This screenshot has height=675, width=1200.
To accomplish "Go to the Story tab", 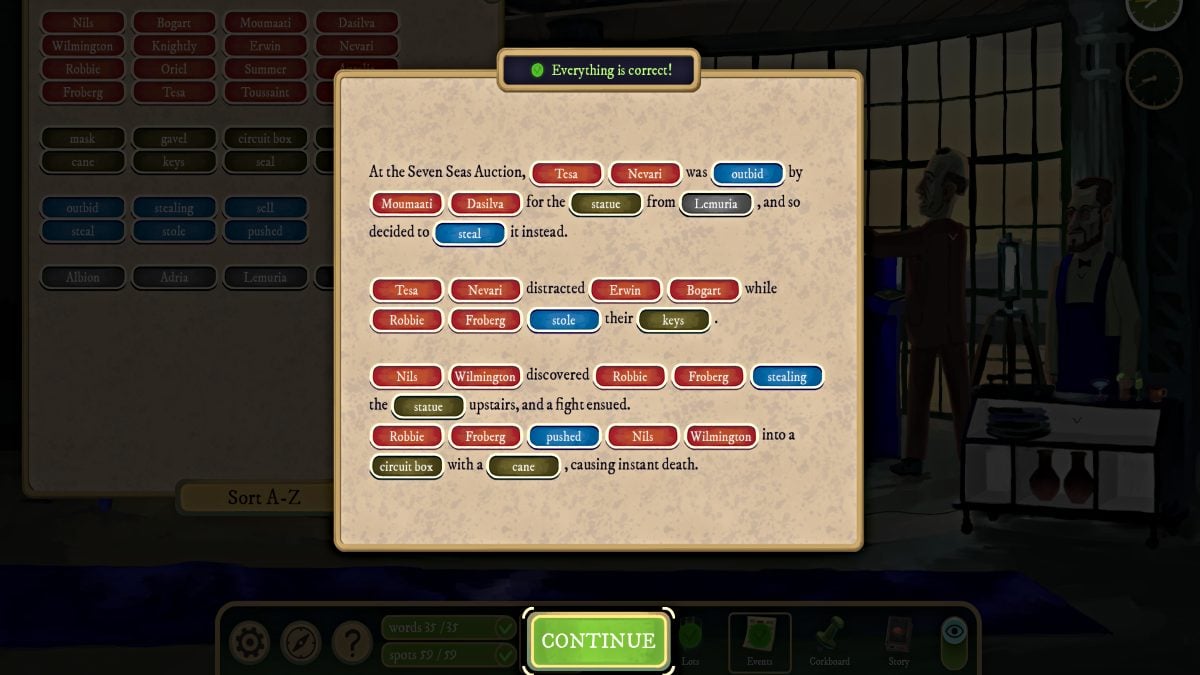I will 899,642.
